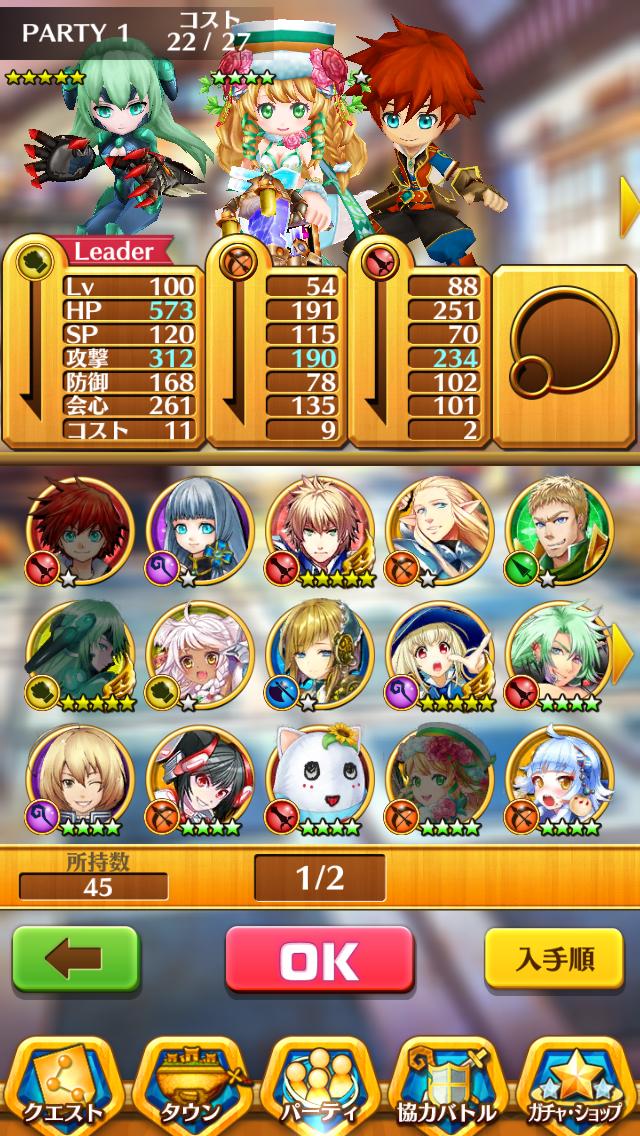
Task: Pick the white-haired dark-skinned girl portrait
Action: click(x=200, y=655)
